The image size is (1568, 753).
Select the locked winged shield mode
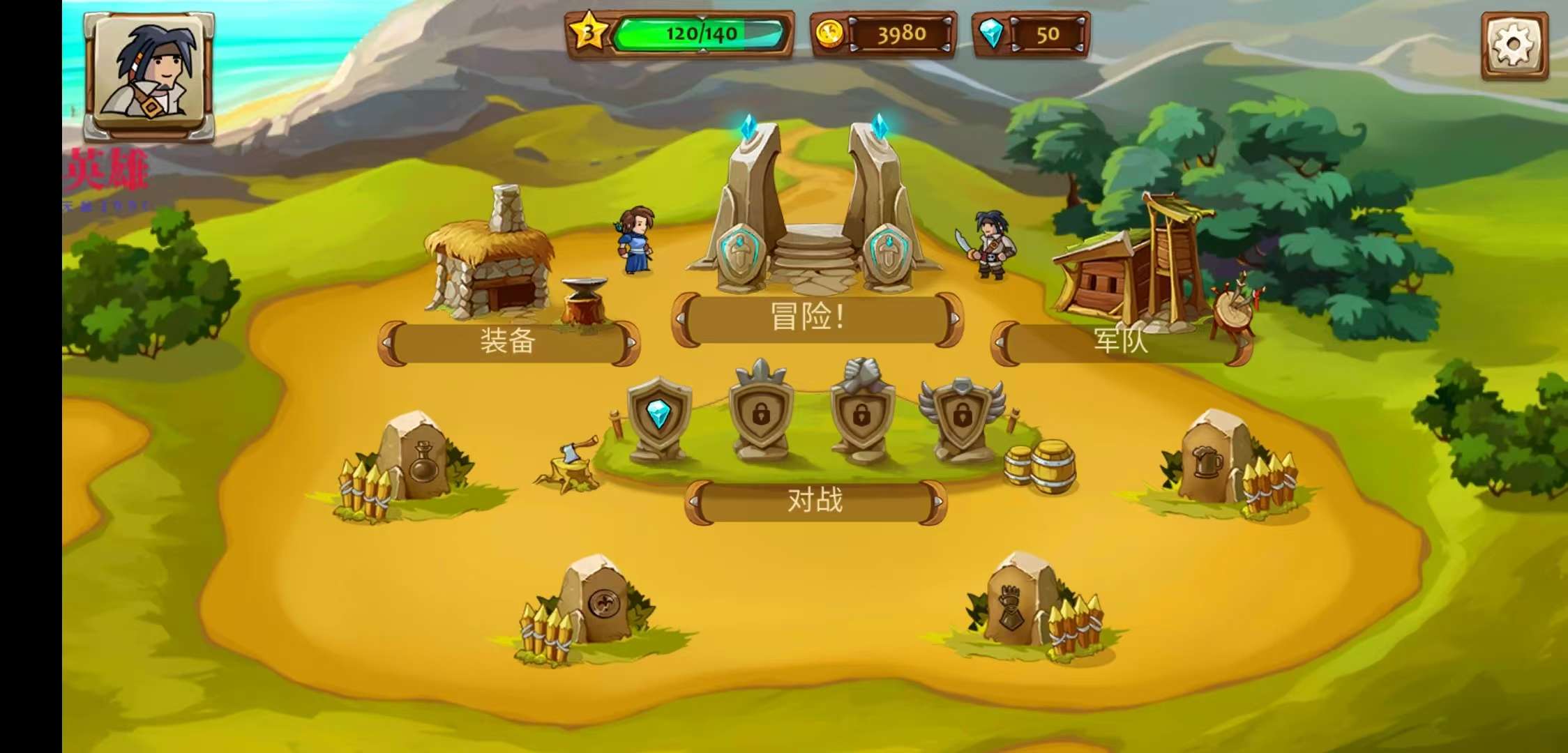click(x=962, y=418)
